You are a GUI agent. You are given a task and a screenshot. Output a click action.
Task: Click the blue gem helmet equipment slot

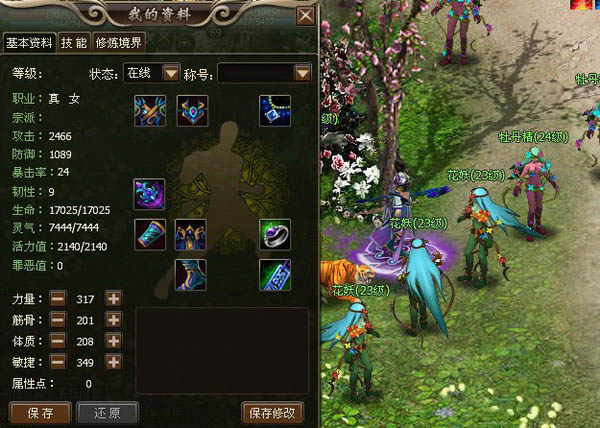point(191,110)
